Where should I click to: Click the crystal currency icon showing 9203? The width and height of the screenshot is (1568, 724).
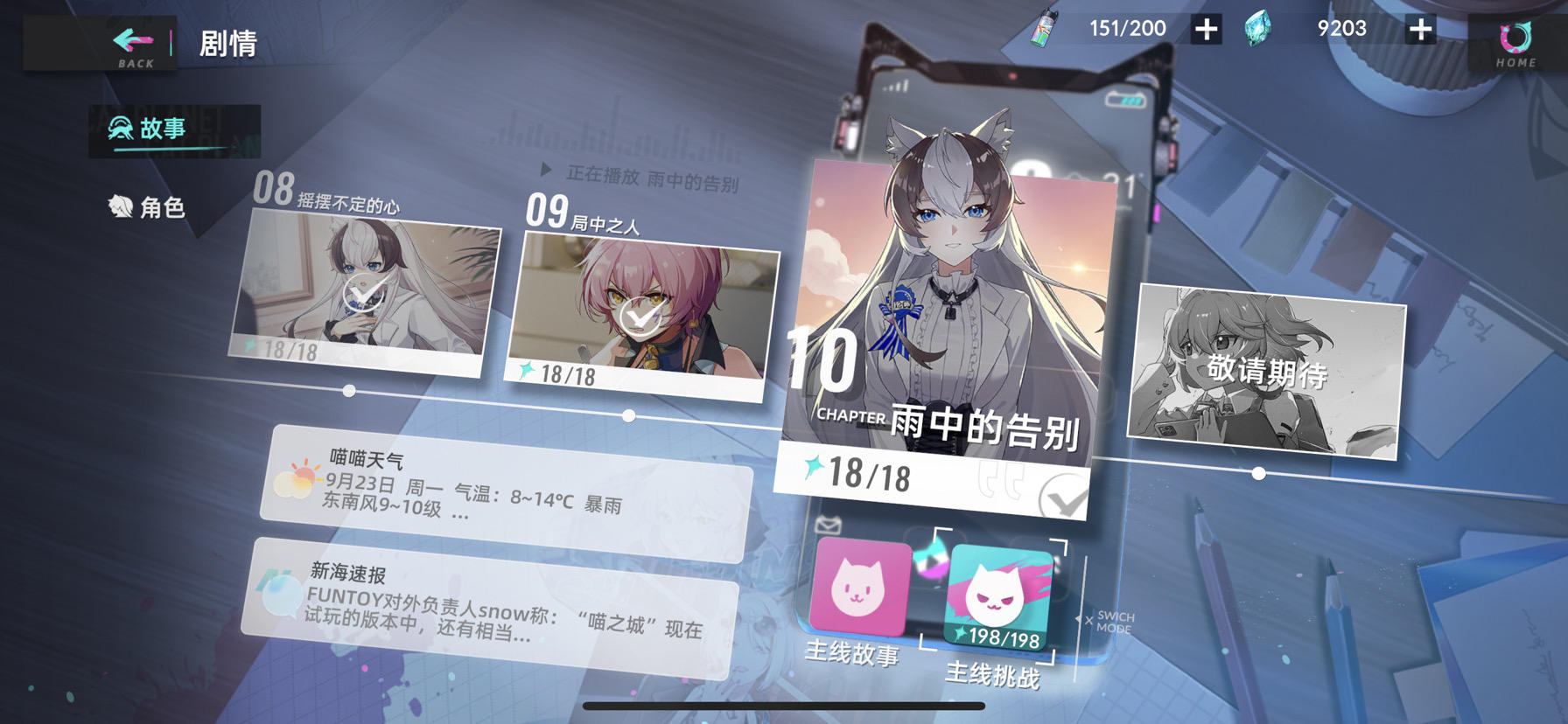(1257, 26)
